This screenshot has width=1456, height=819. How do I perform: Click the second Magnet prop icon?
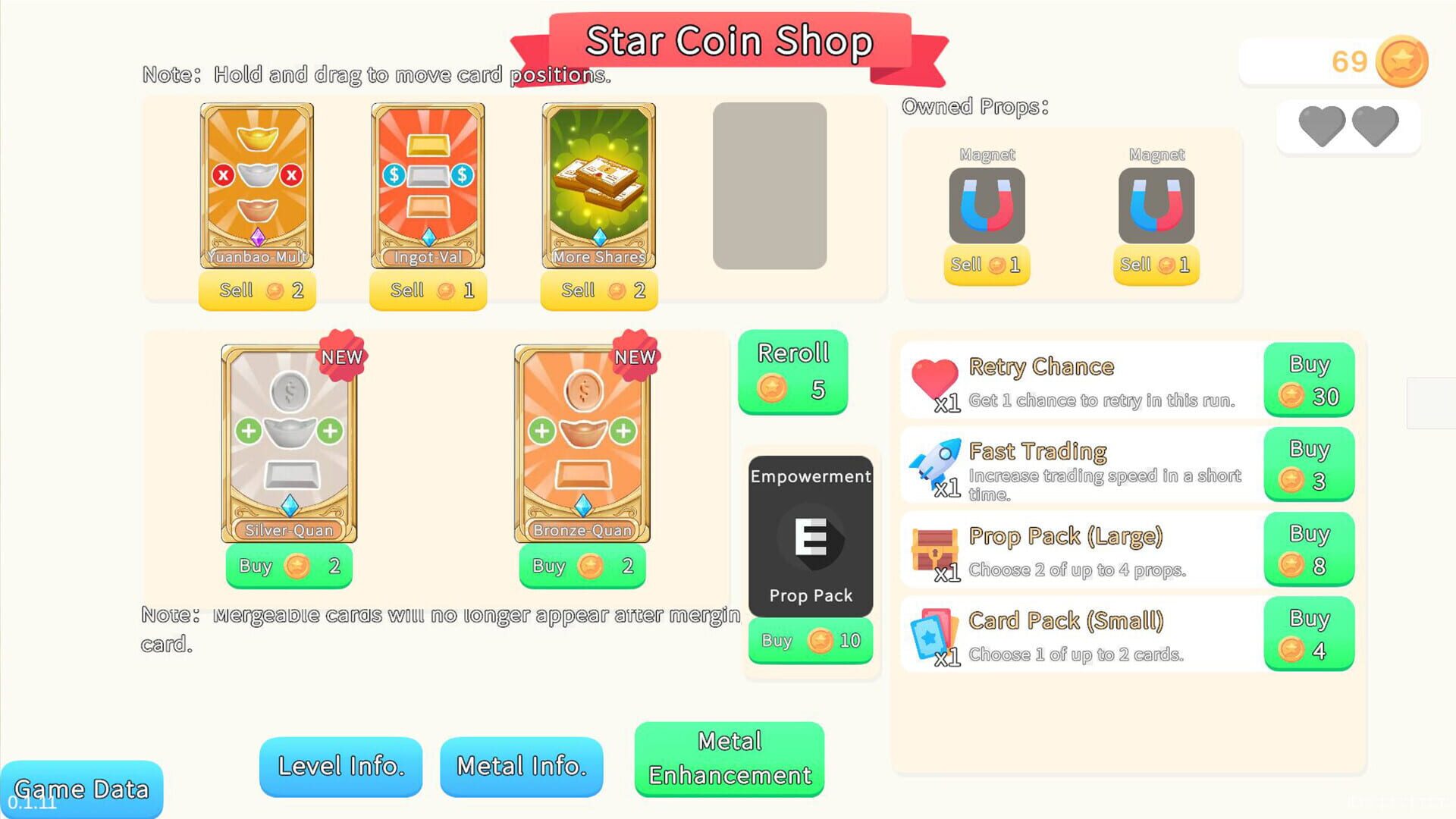click(1156, 205)
